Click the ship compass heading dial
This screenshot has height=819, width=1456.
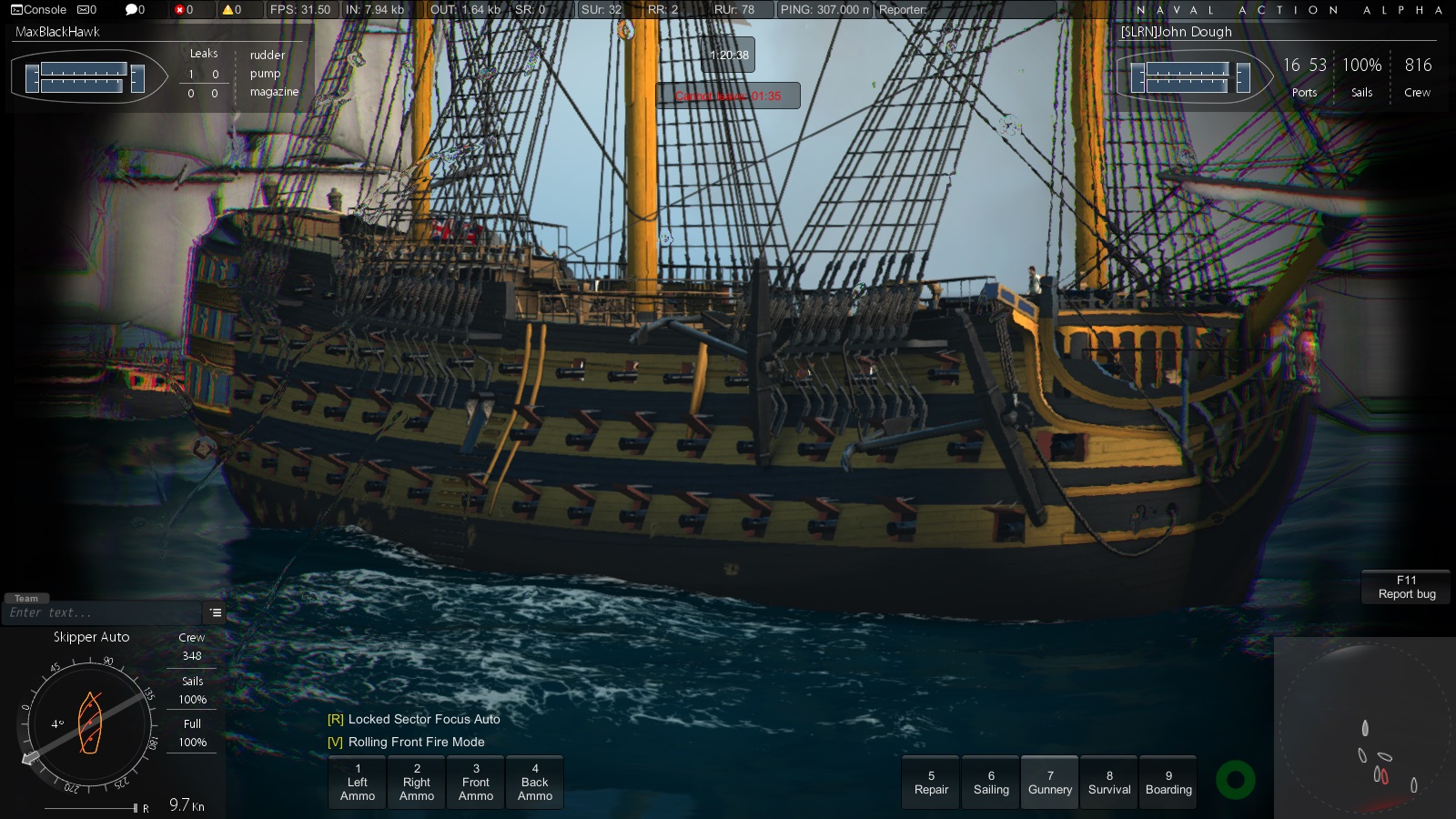(88, 724)
